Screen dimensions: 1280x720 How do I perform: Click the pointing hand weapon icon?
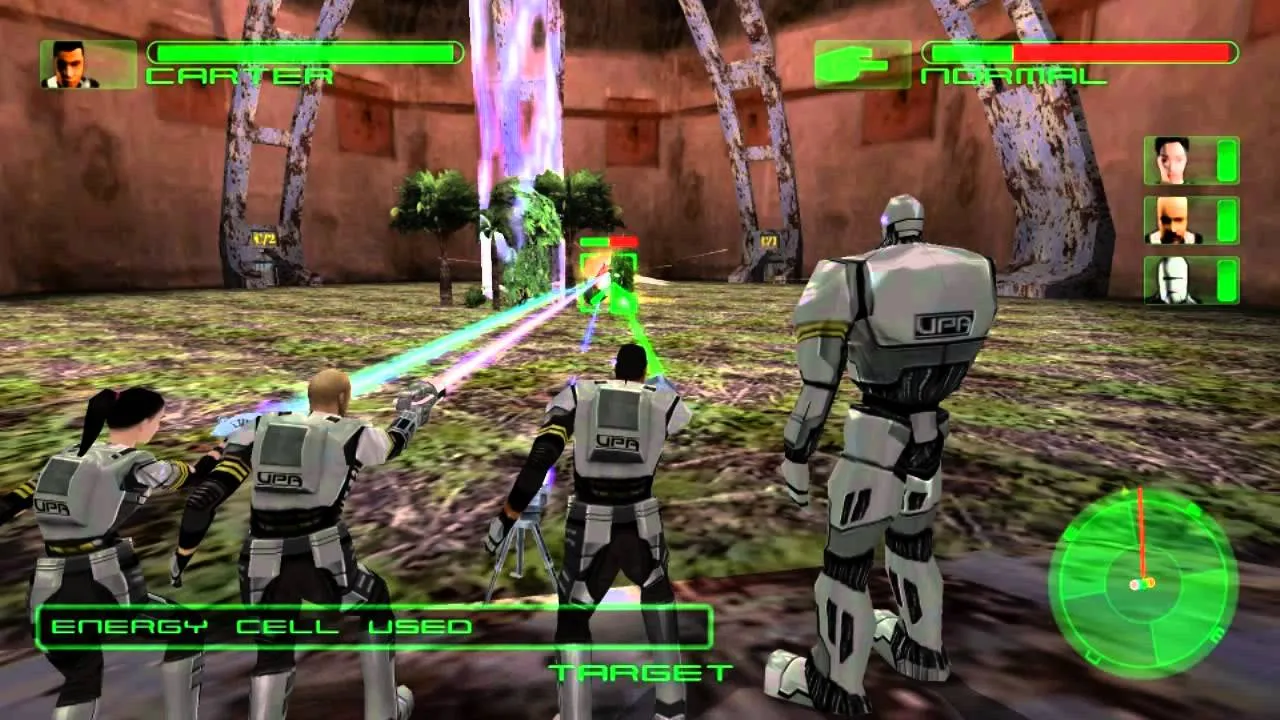coord(862,64)
